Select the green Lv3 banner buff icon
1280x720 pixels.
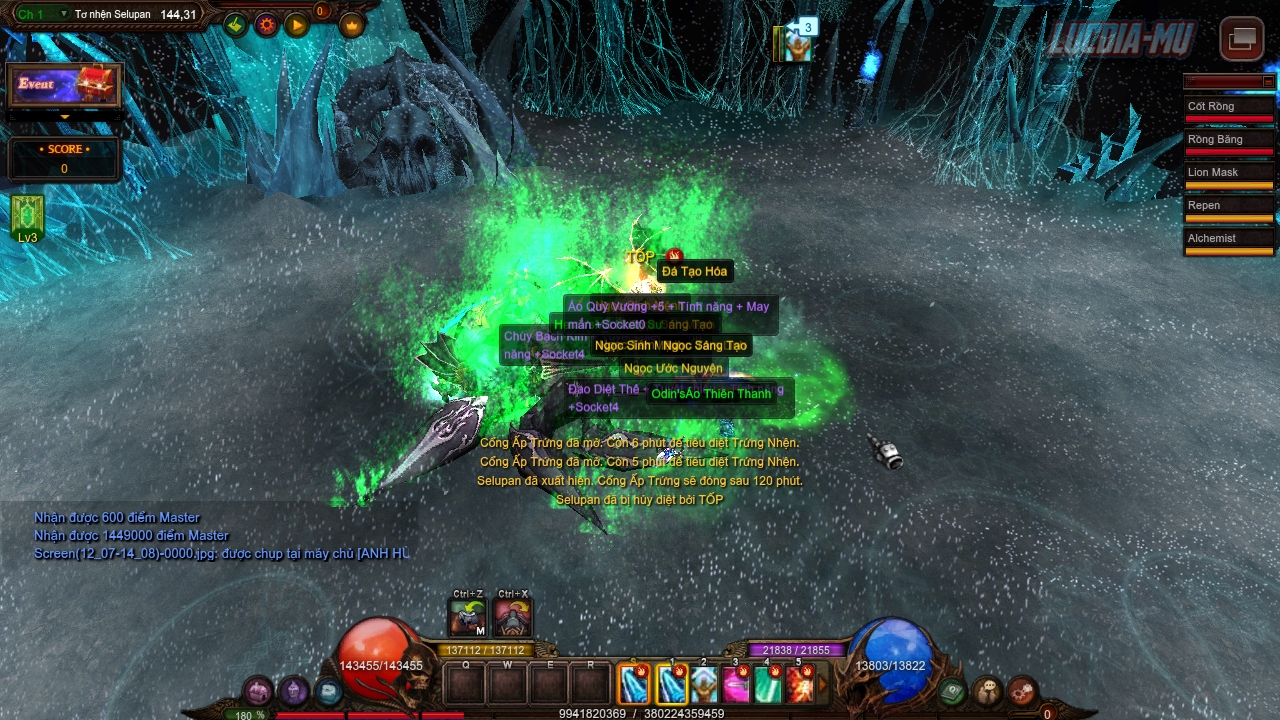pos(27,218)
